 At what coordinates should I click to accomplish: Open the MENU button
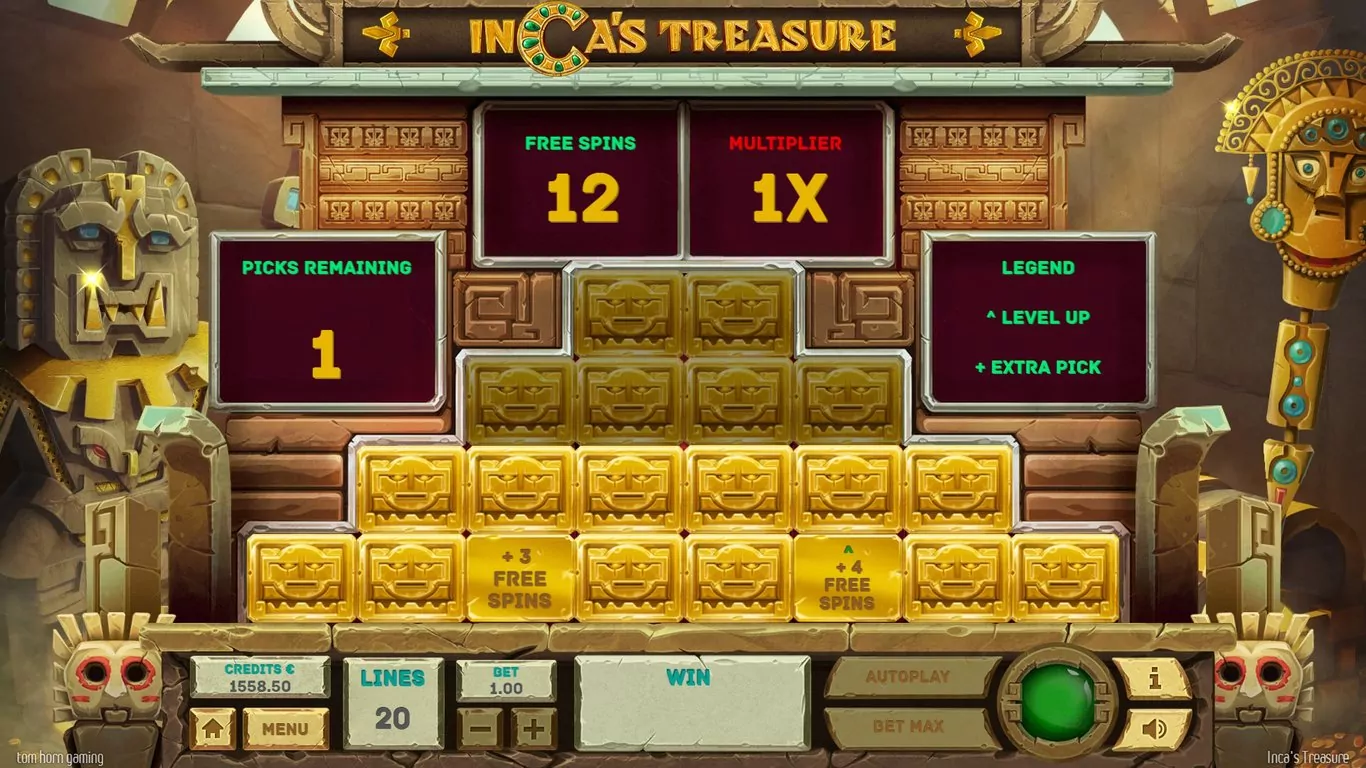[285, 729]
